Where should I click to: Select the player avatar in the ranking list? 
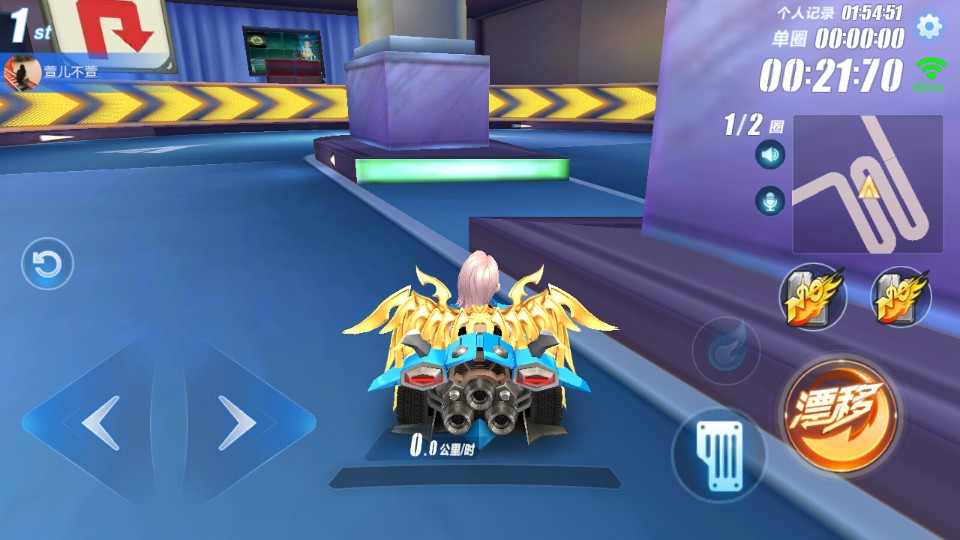(17, 71)
